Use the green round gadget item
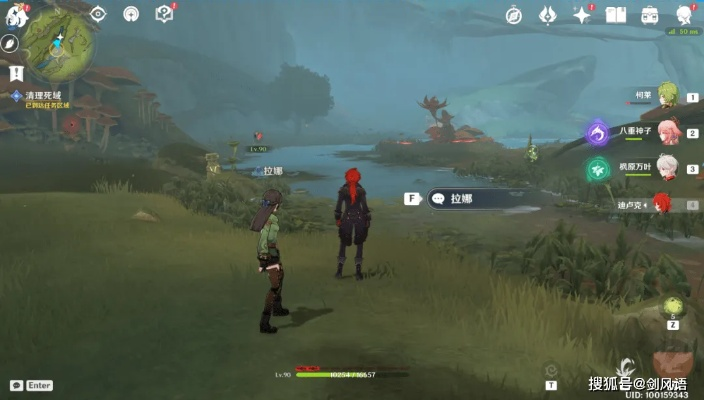 pos(673,307)
